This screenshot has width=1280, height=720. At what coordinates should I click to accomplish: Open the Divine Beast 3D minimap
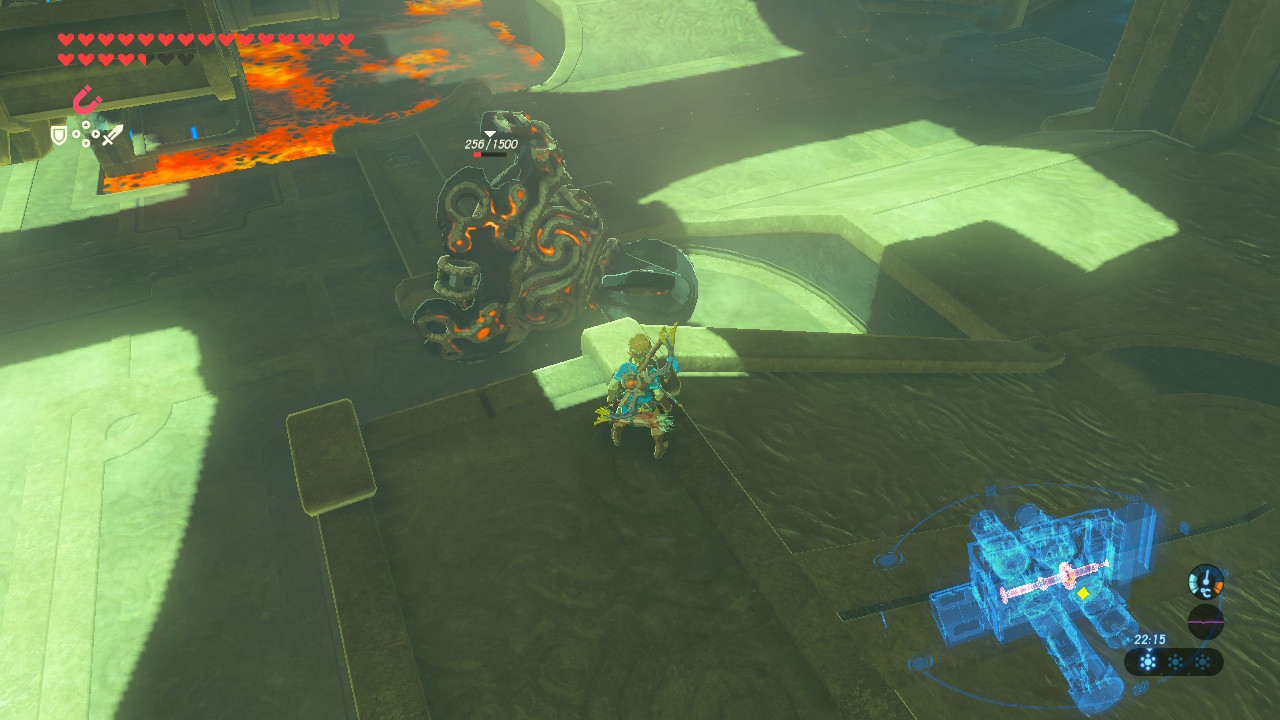click(1040, 590)
